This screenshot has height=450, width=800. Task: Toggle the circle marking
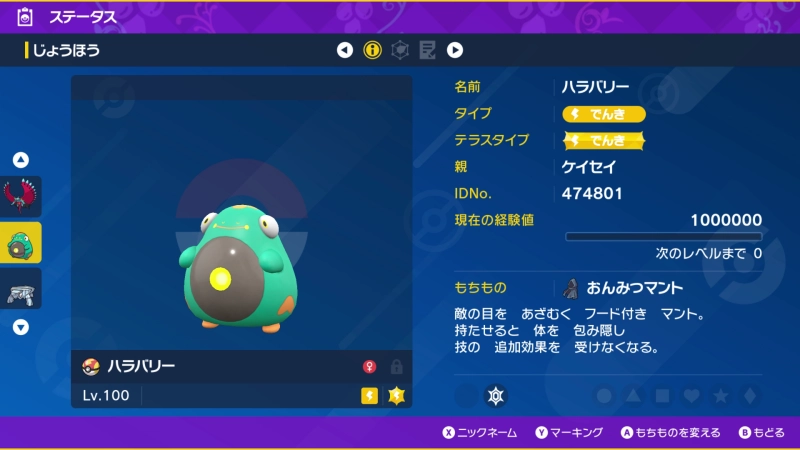pyautogui.click(x=604, y=396)
